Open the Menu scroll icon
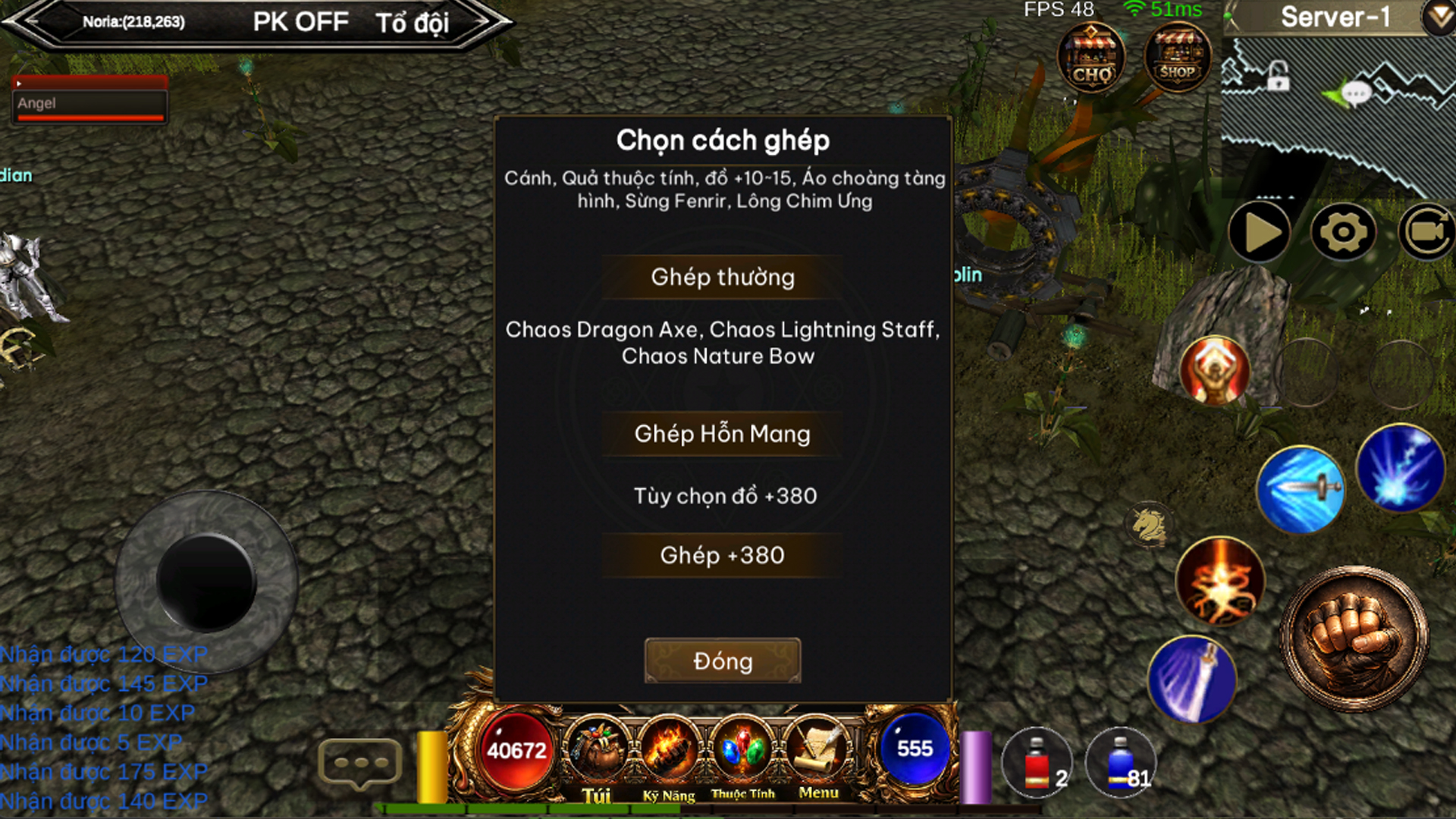Viewport: 1456px width, 819px height. (818, 755)
